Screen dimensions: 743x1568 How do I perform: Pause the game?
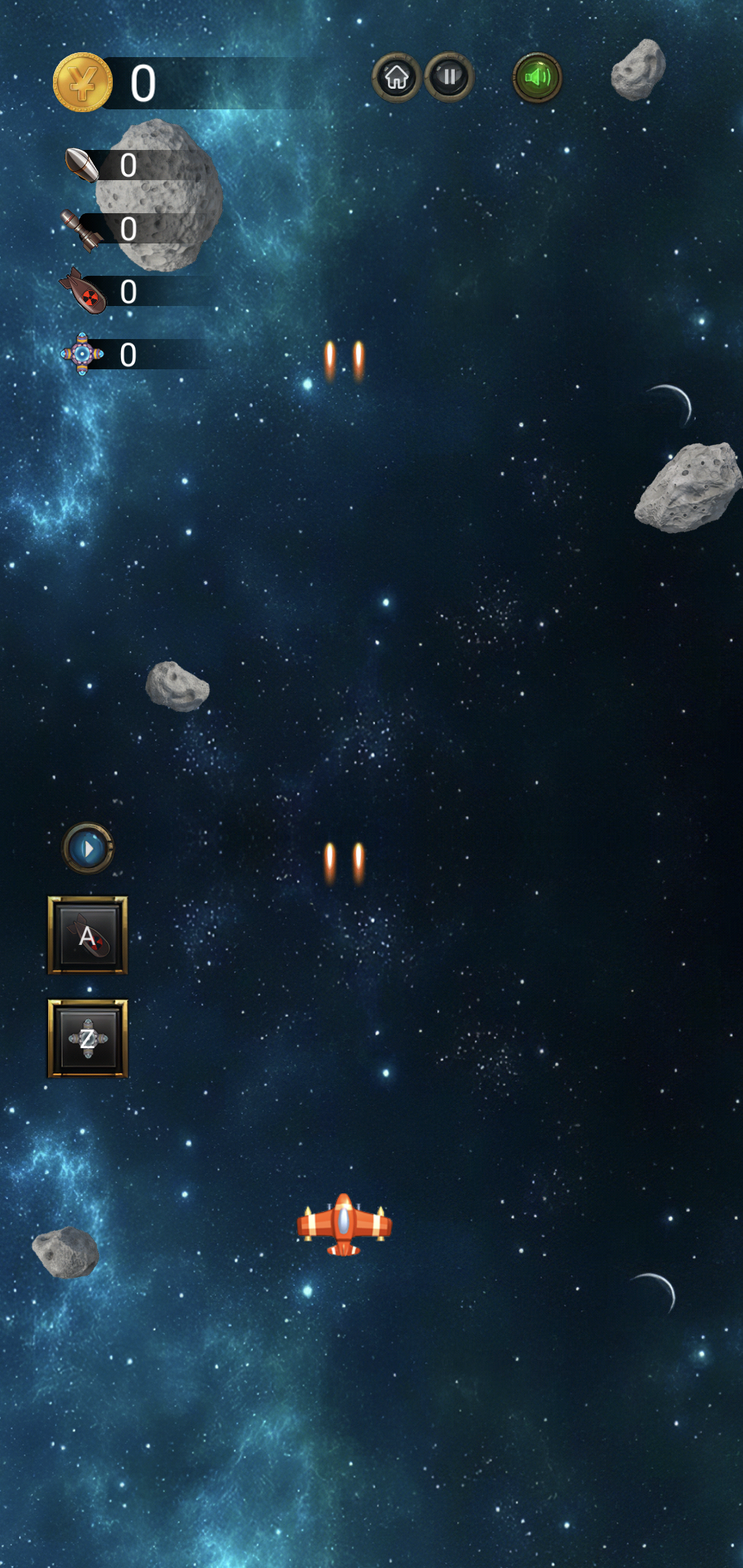449,77
